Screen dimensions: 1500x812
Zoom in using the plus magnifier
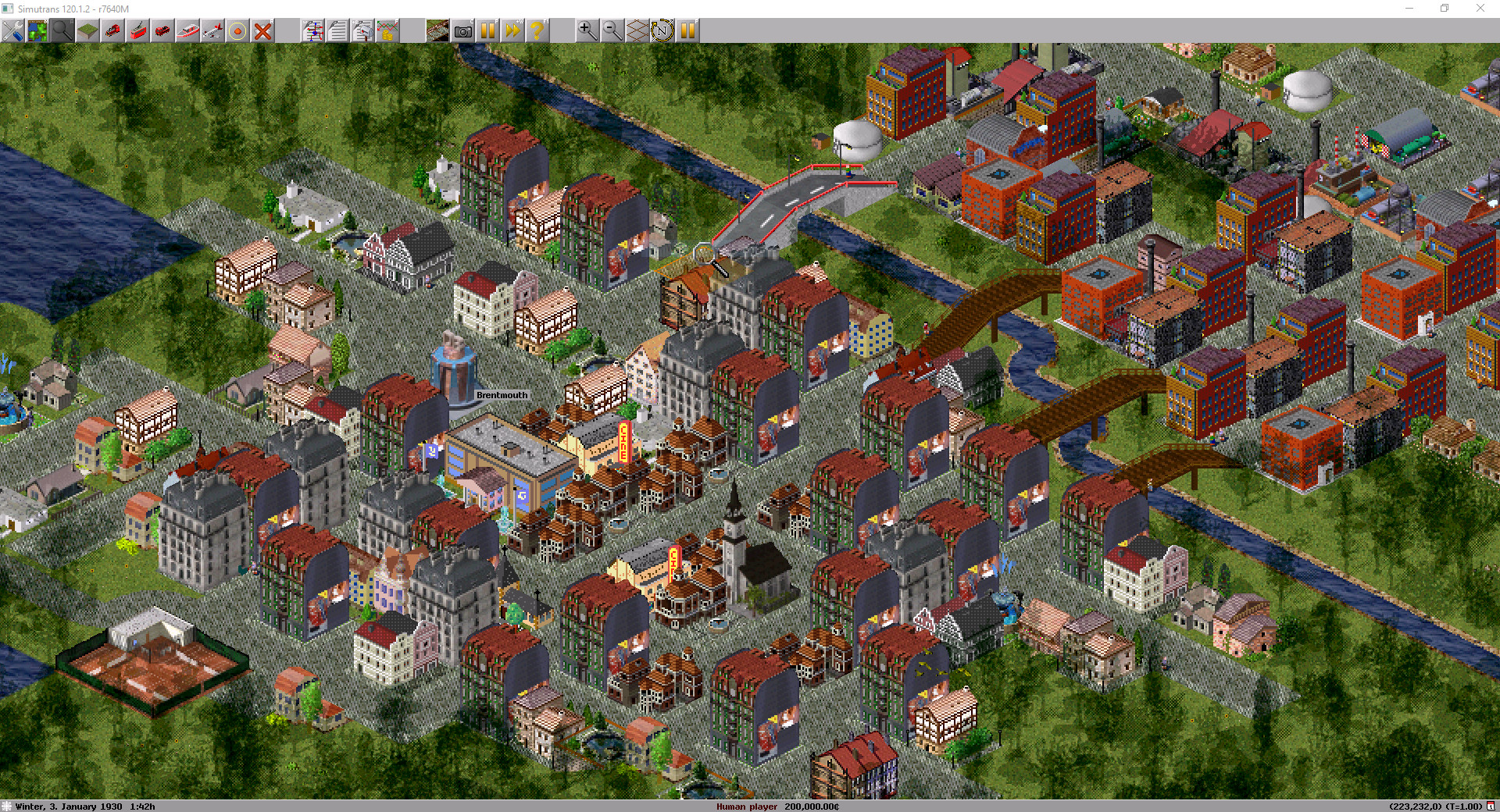tap(586, 31)
